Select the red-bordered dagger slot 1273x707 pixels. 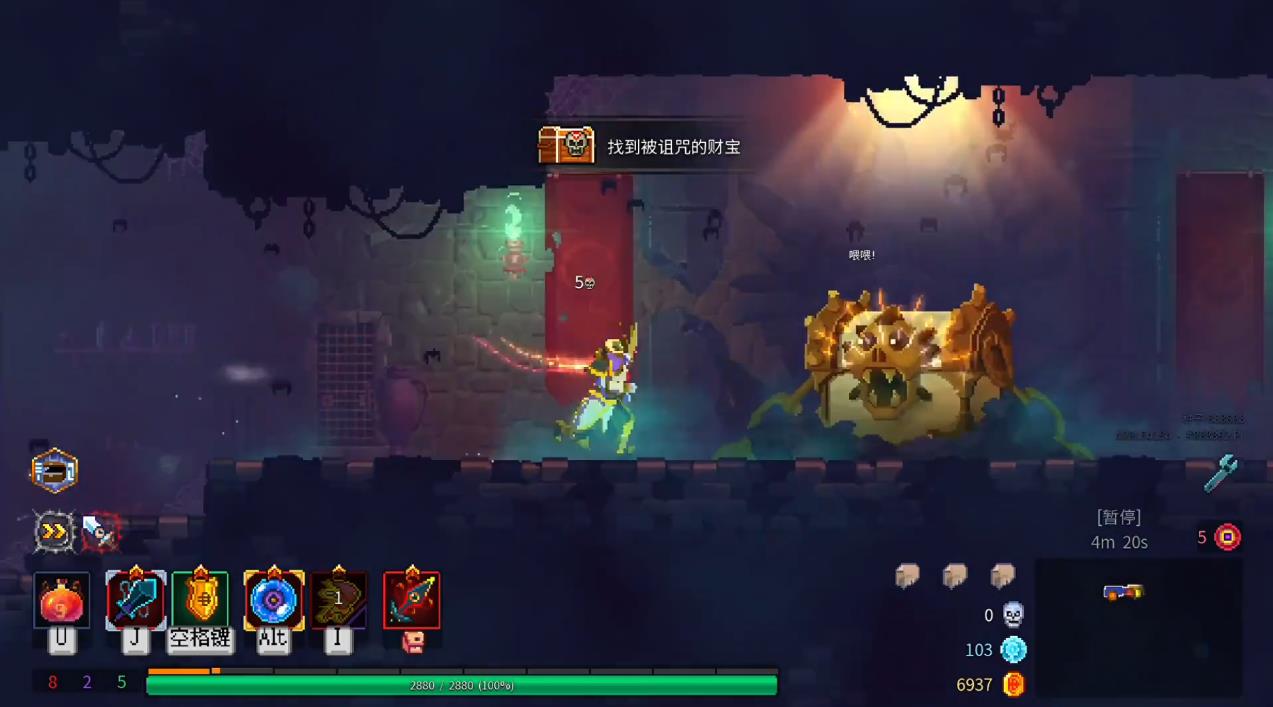(411, 600)
